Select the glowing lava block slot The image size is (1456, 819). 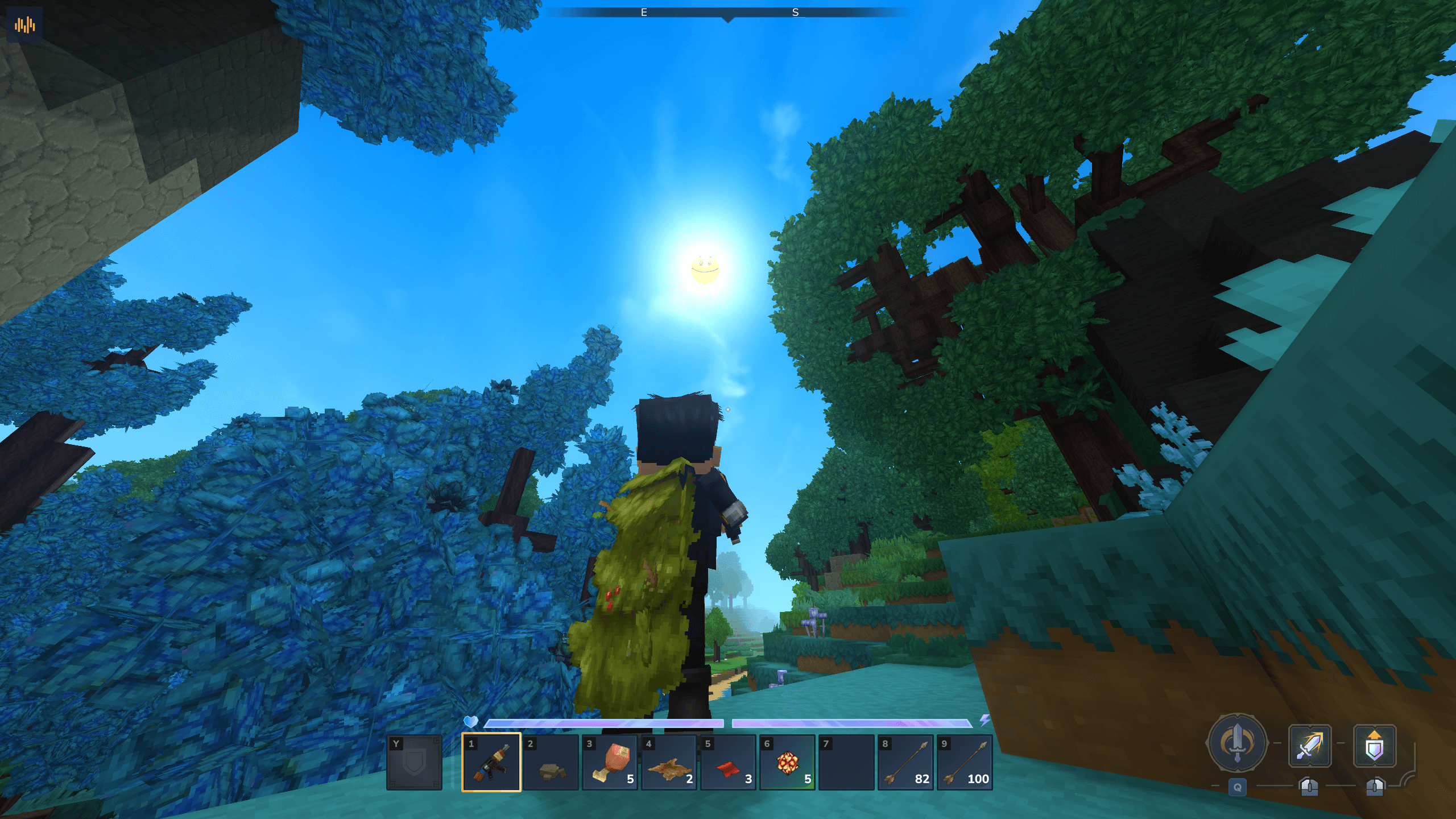point(787,762)
